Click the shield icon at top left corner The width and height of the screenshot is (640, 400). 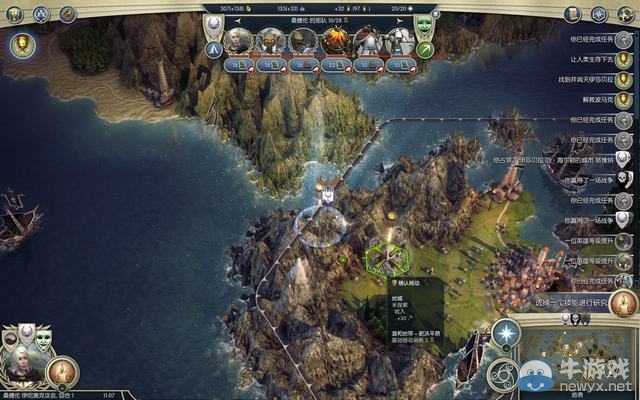tap(16, 13)
